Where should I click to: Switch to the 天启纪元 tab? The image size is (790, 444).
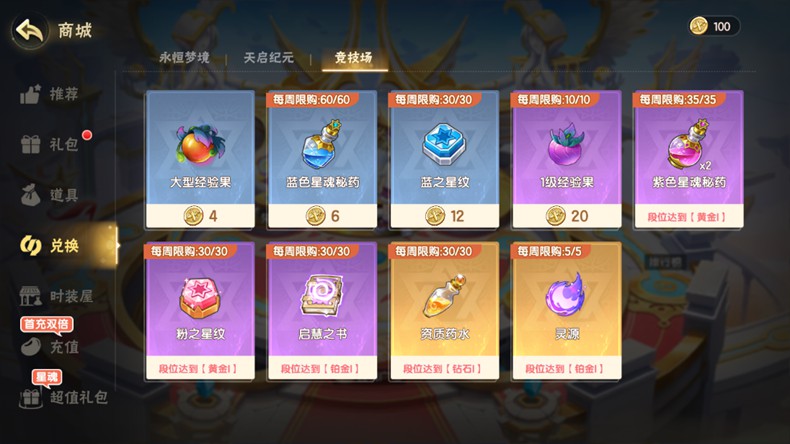[268, 58]
